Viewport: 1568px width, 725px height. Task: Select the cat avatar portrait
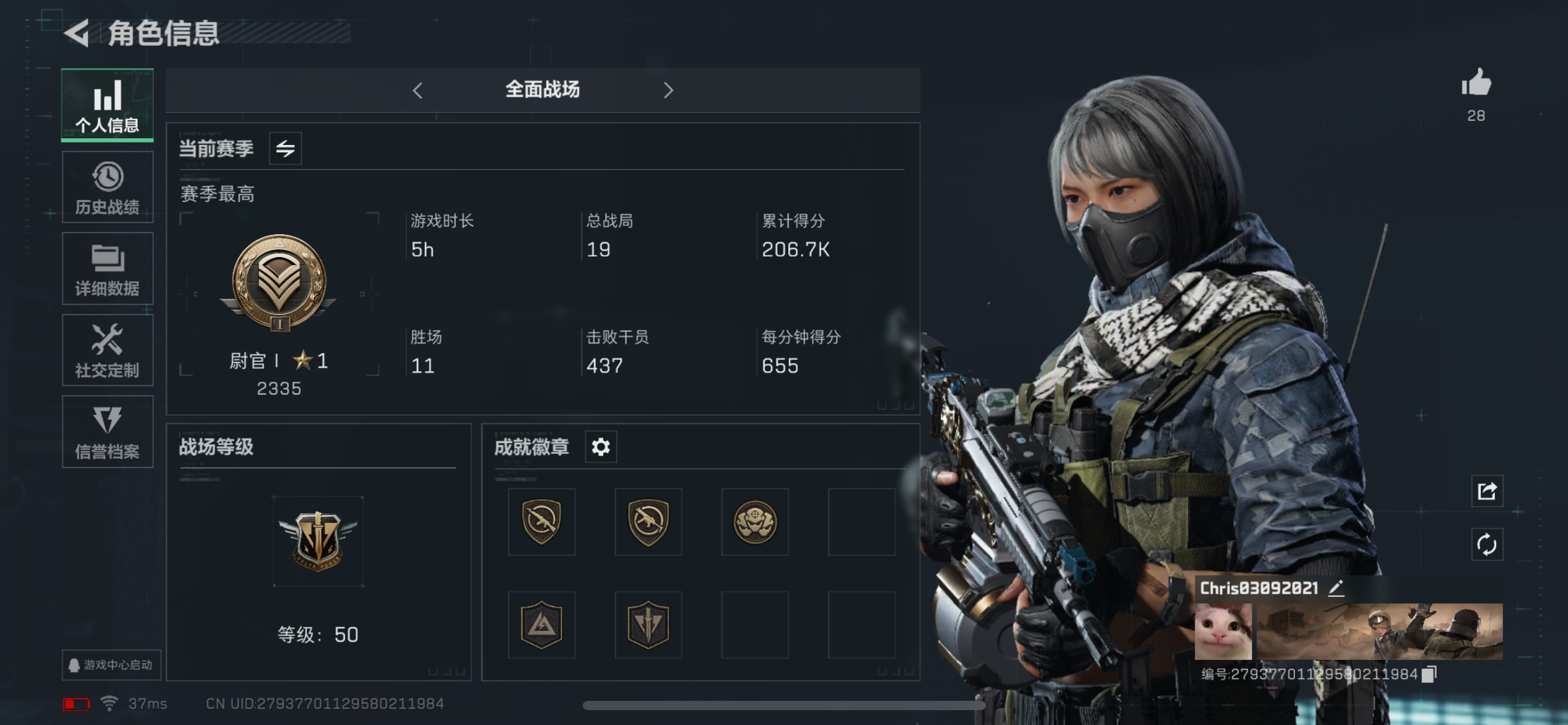(1223, 631)
